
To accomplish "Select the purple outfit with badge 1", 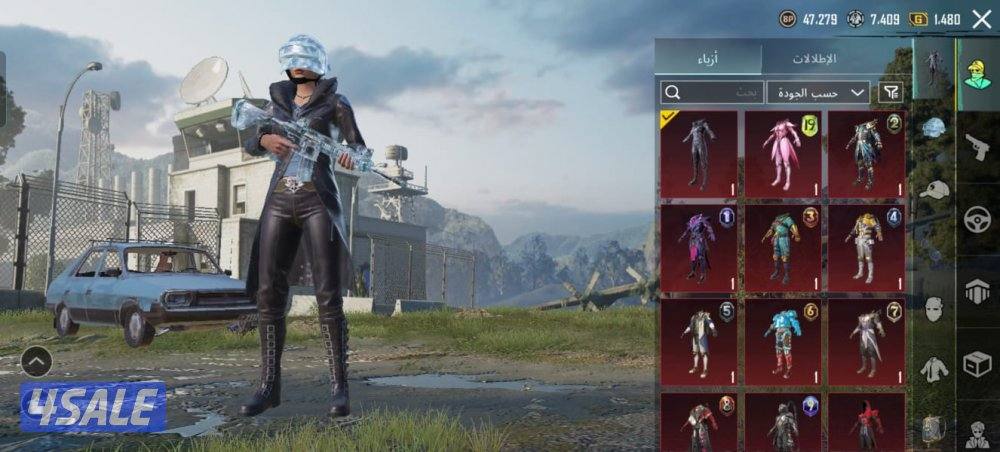I will point(698,248).
